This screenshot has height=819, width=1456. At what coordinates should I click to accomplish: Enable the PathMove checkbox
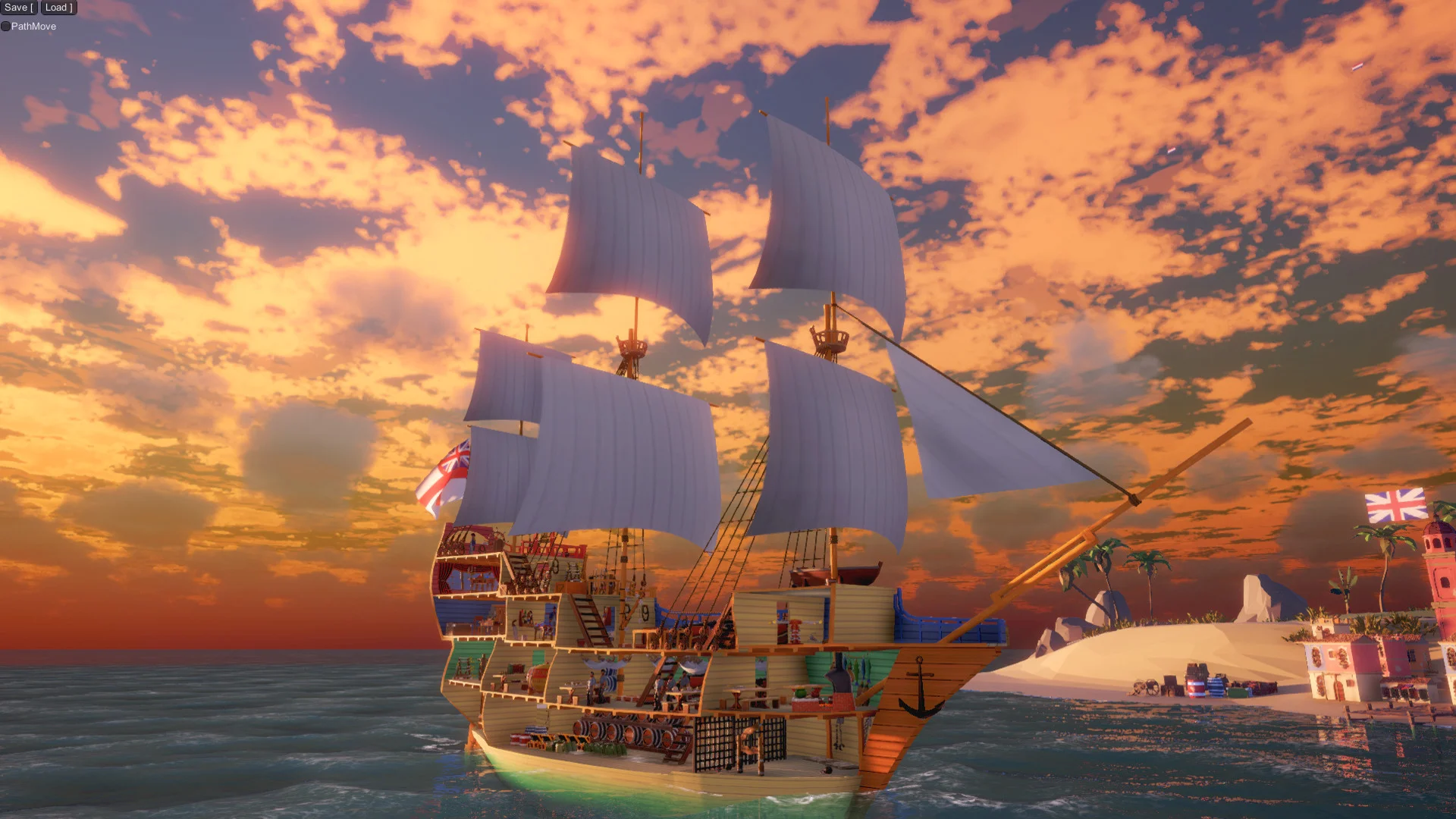(x=6, y=26)
